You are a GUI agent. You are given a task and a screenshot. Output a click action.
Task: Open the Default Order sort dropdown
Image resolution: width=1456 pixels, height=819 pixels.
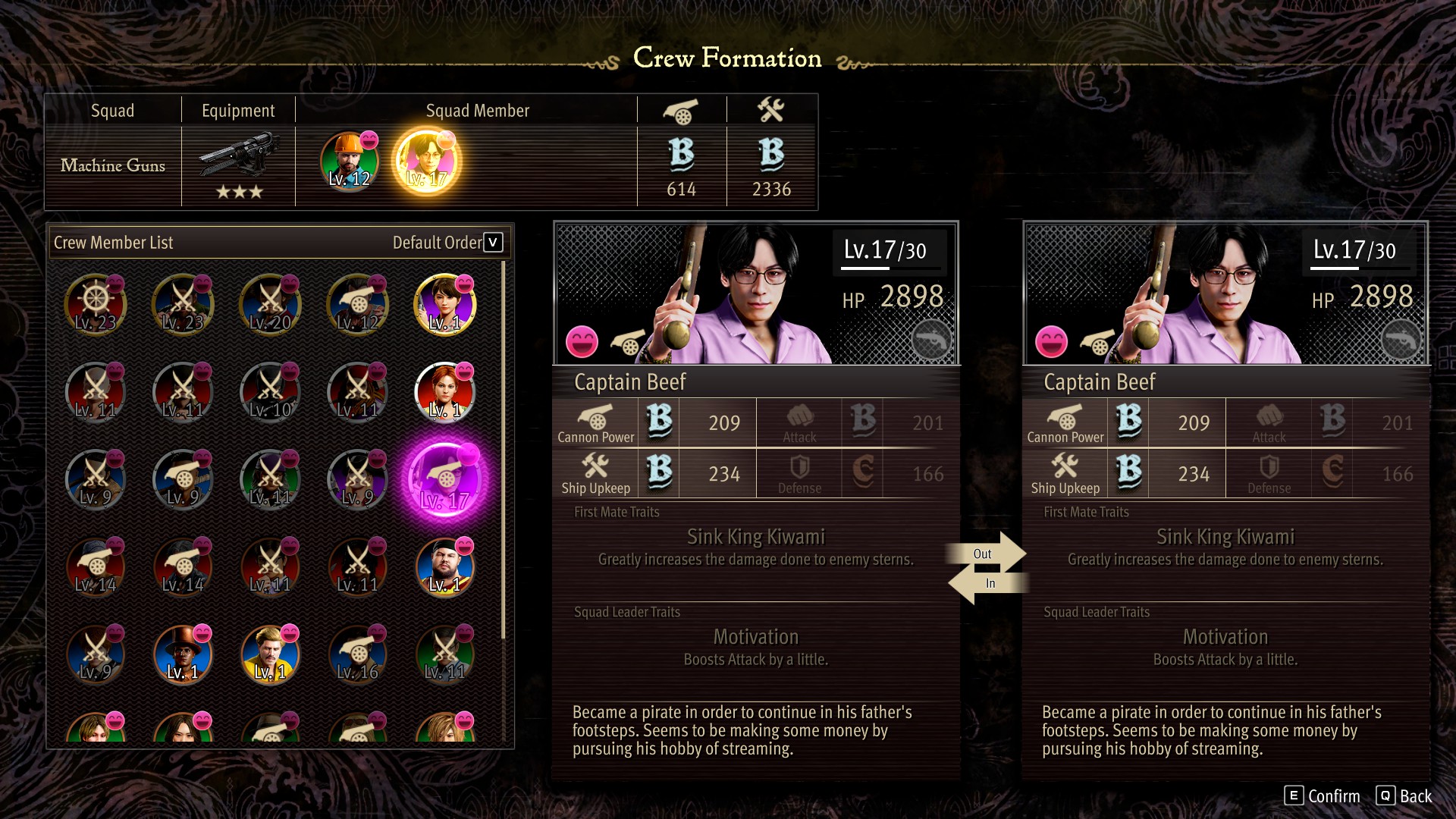tap(493, 243)
